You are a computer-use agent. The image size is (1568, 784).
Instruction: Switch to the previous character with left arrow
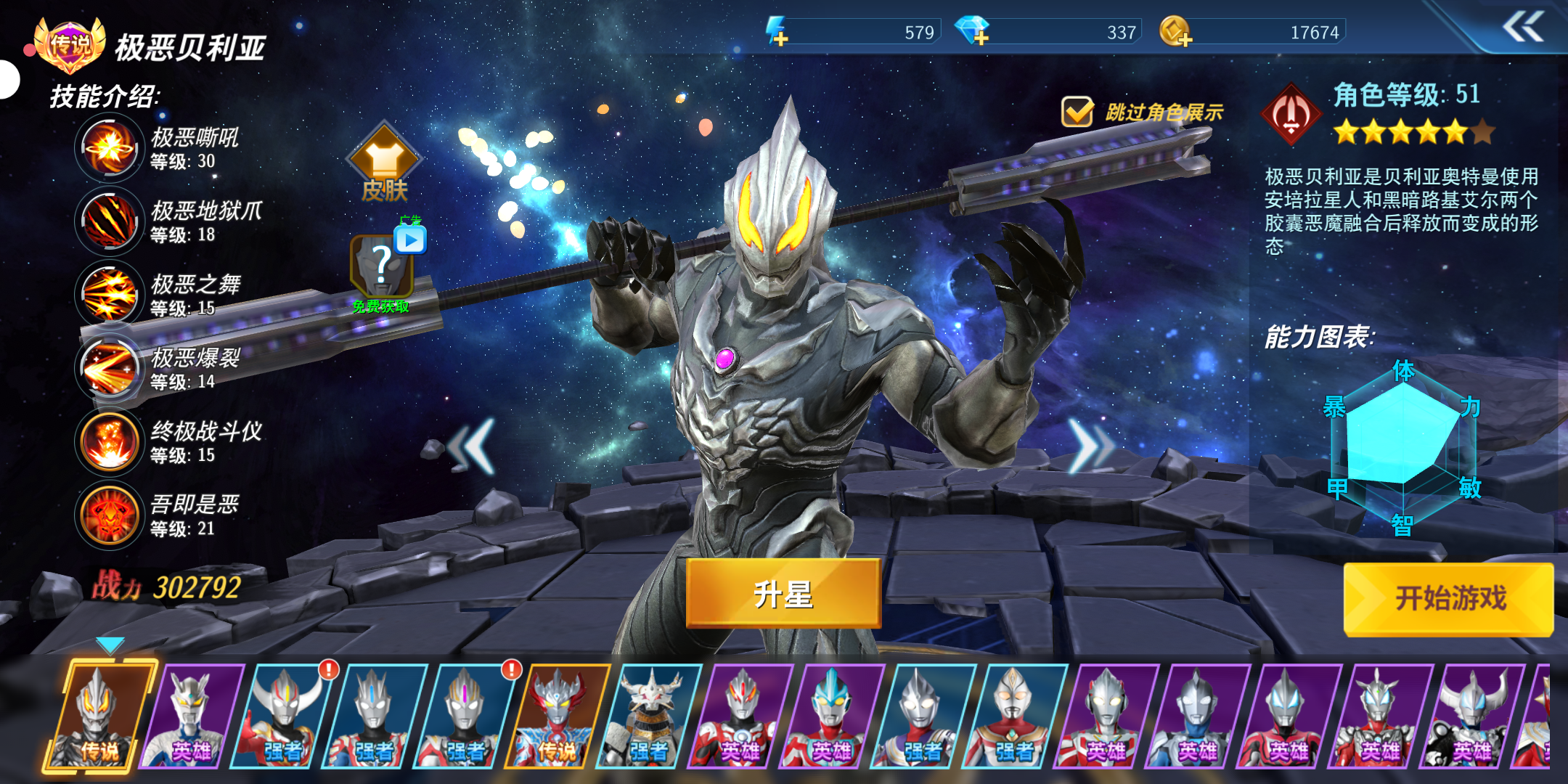point(472,446)
